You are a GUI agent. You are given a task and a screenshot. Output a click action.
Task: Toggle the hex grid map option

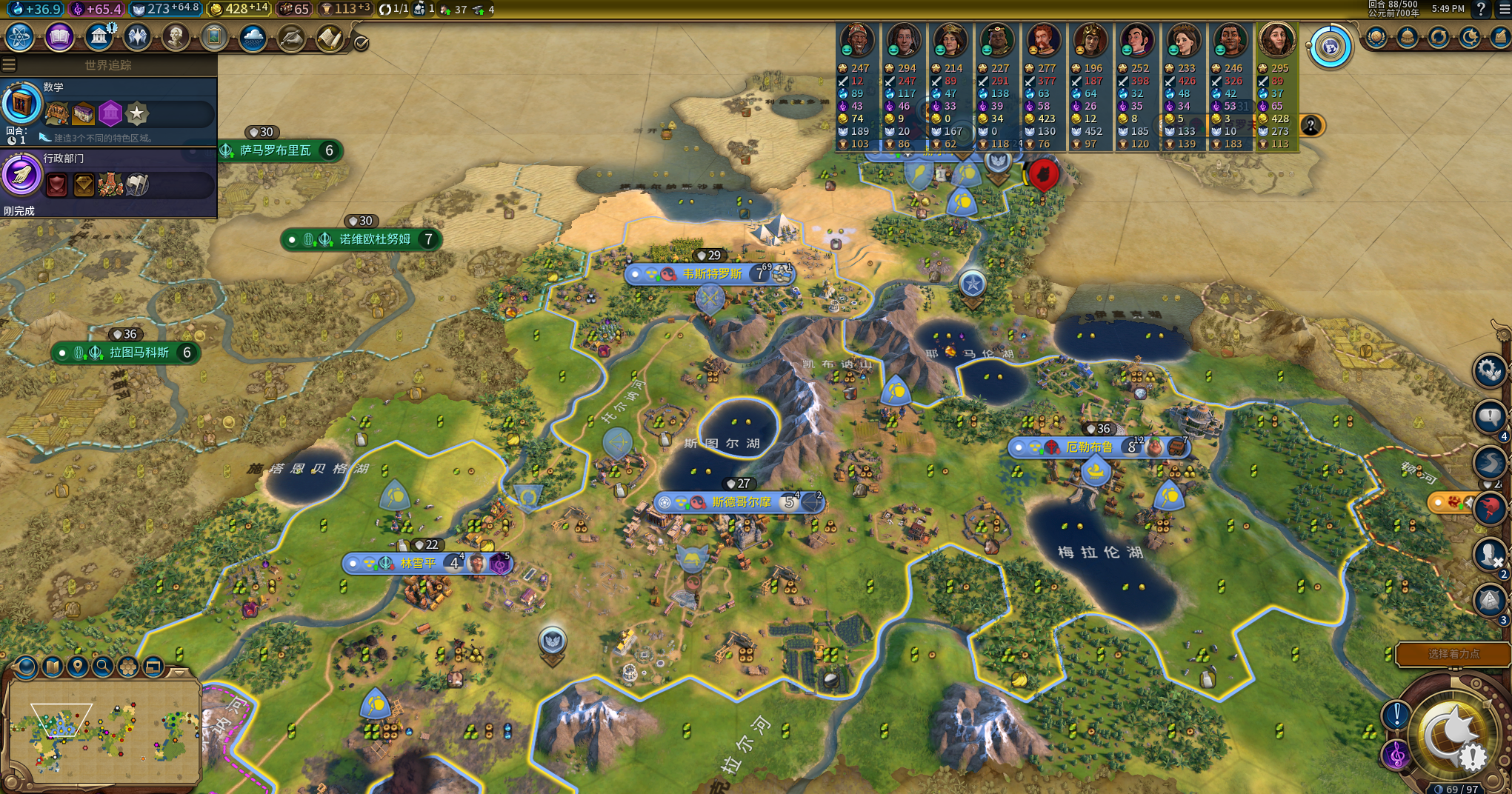(127, 667)
